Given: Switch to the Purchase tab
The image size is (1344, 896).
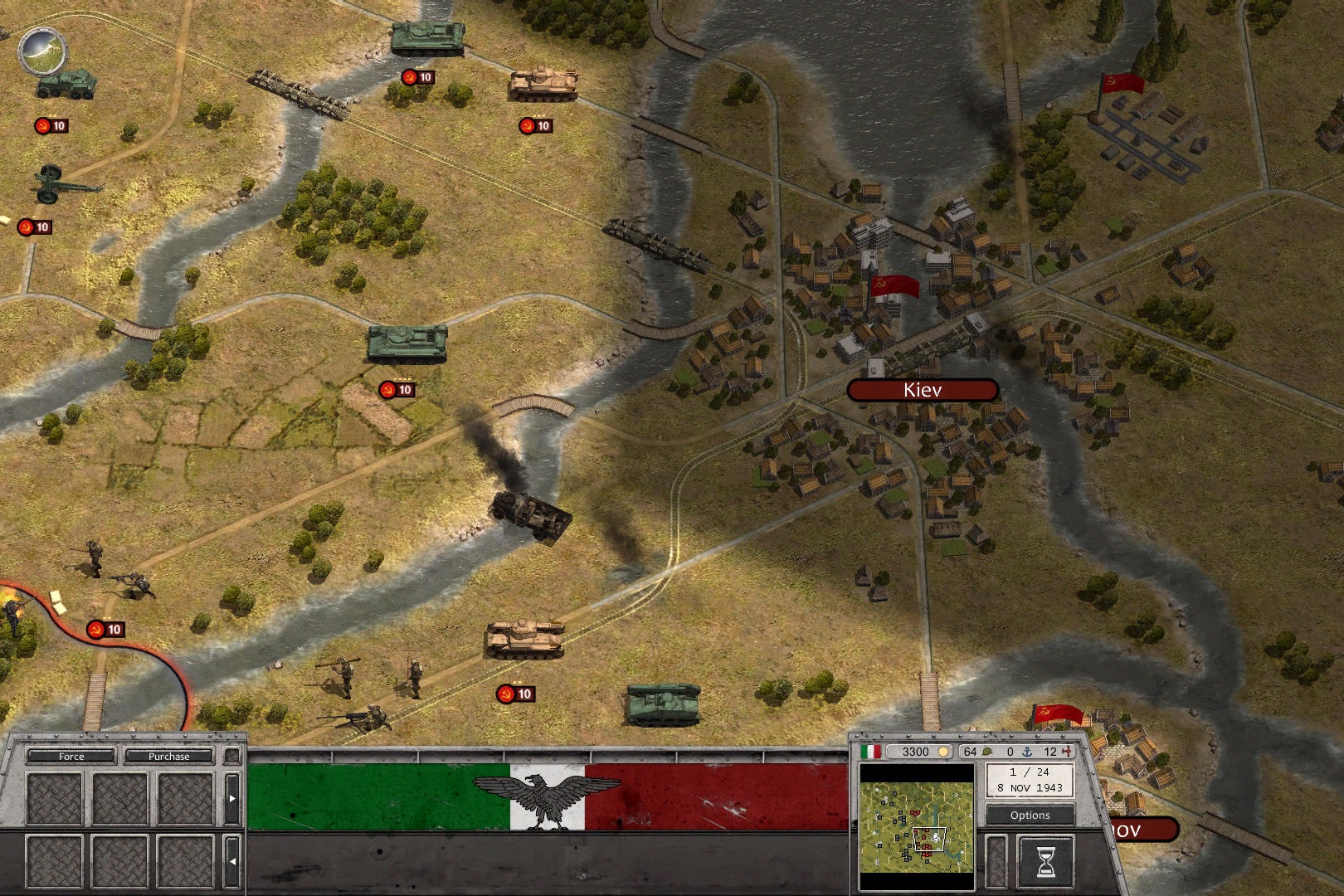Looking at the screenshot, I should [168, 757].
